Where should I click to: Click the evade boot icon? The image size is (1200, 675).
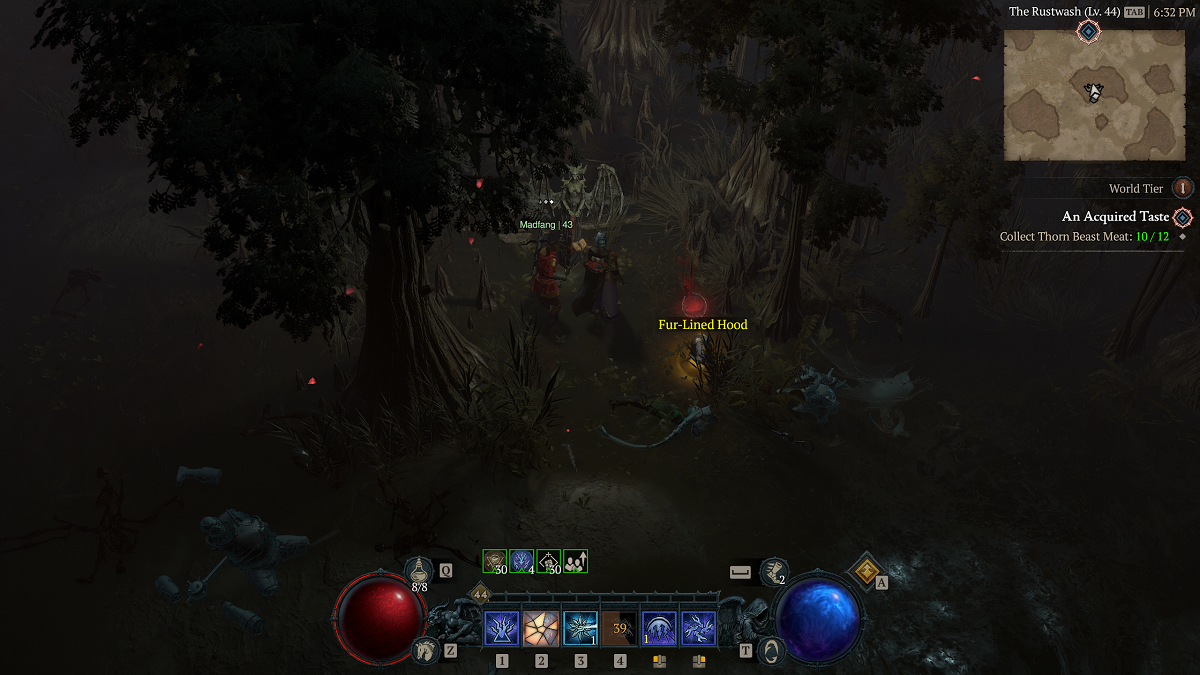click(x=773, y=571)
